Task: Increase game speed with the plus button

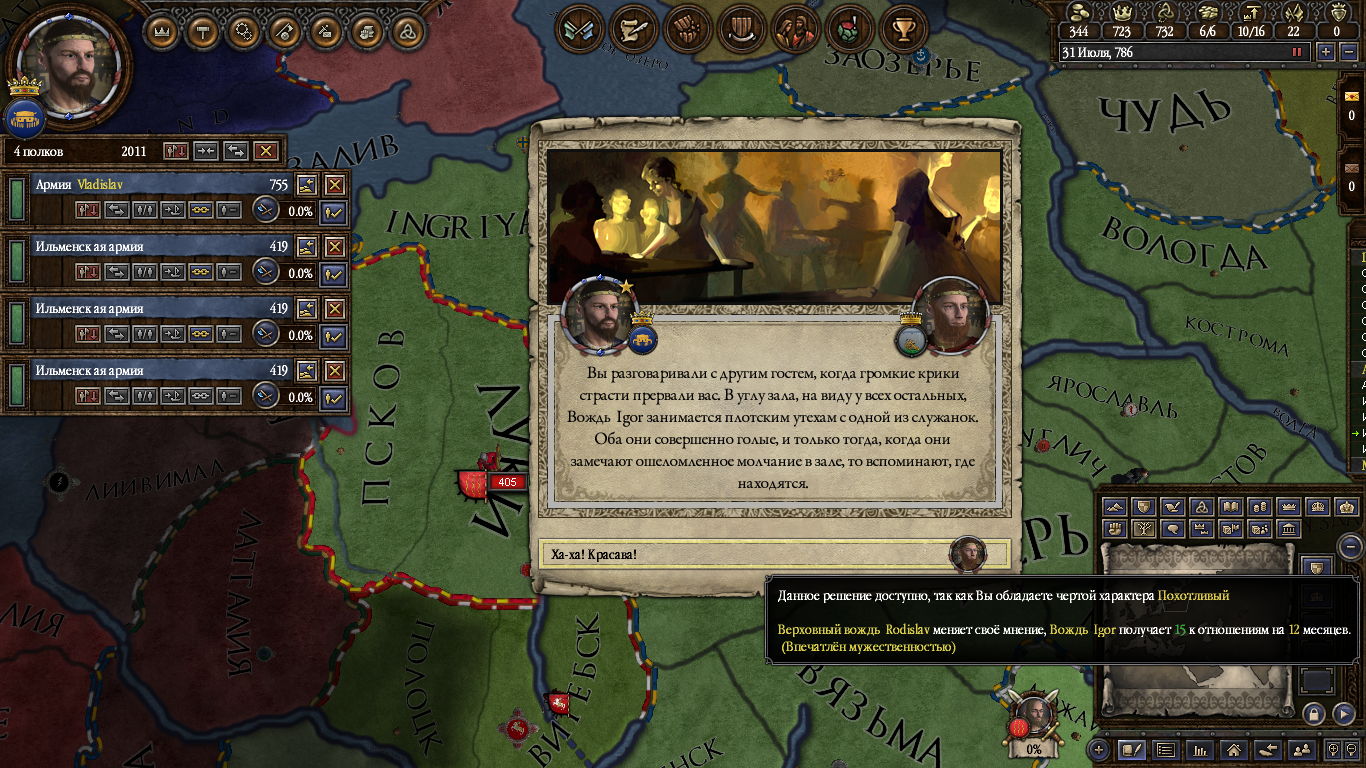Action: point(1325,52)
